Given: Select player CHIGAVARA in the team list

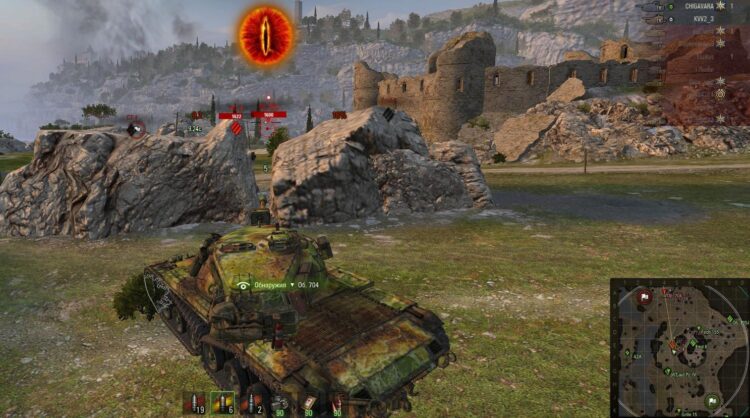Looking at the screenshot, I should click(688, 6).
